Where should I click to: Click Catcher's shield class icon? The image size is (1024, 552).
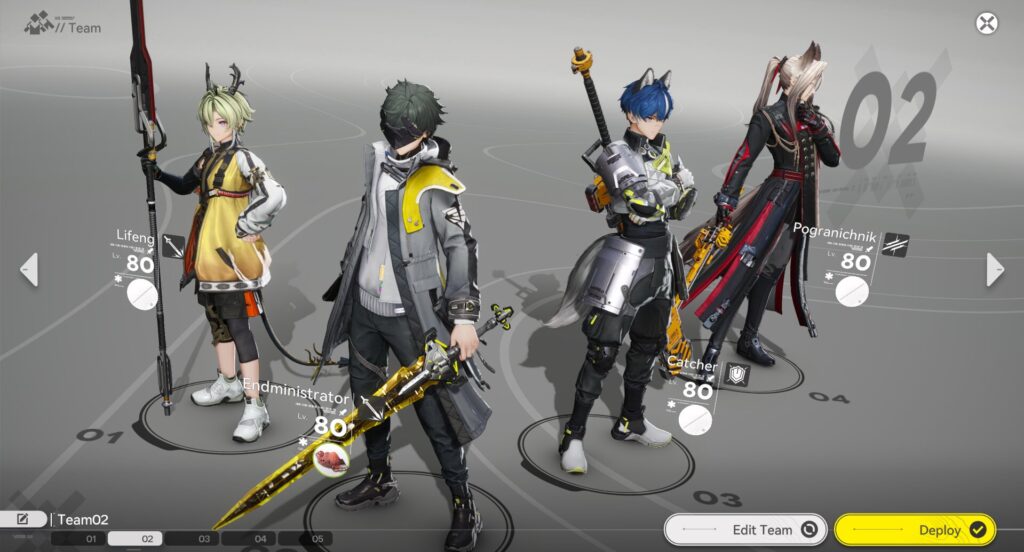[x=738, y=374]
